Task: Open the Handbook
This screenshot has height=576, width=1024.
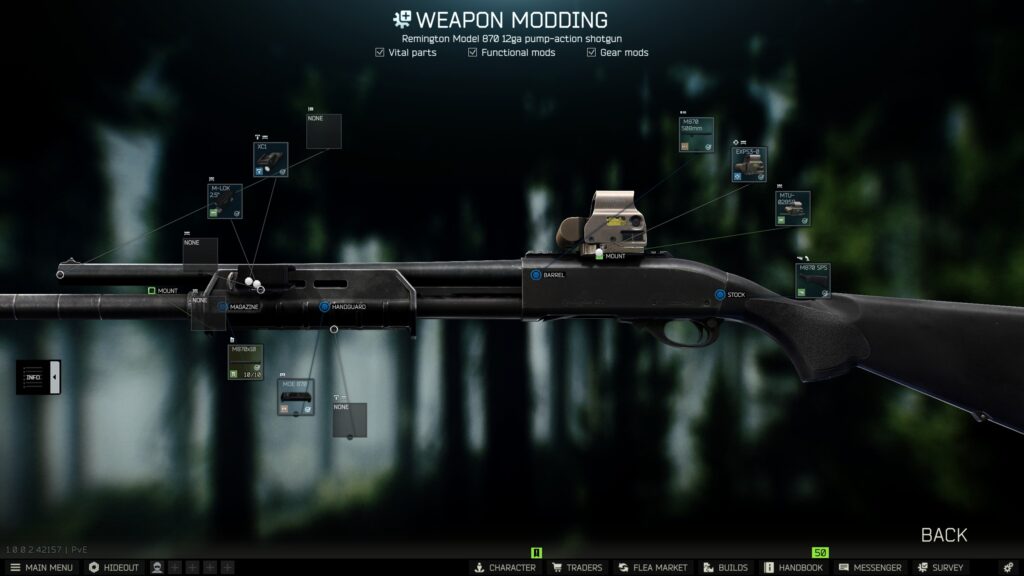Action: [x=793, y=567]
